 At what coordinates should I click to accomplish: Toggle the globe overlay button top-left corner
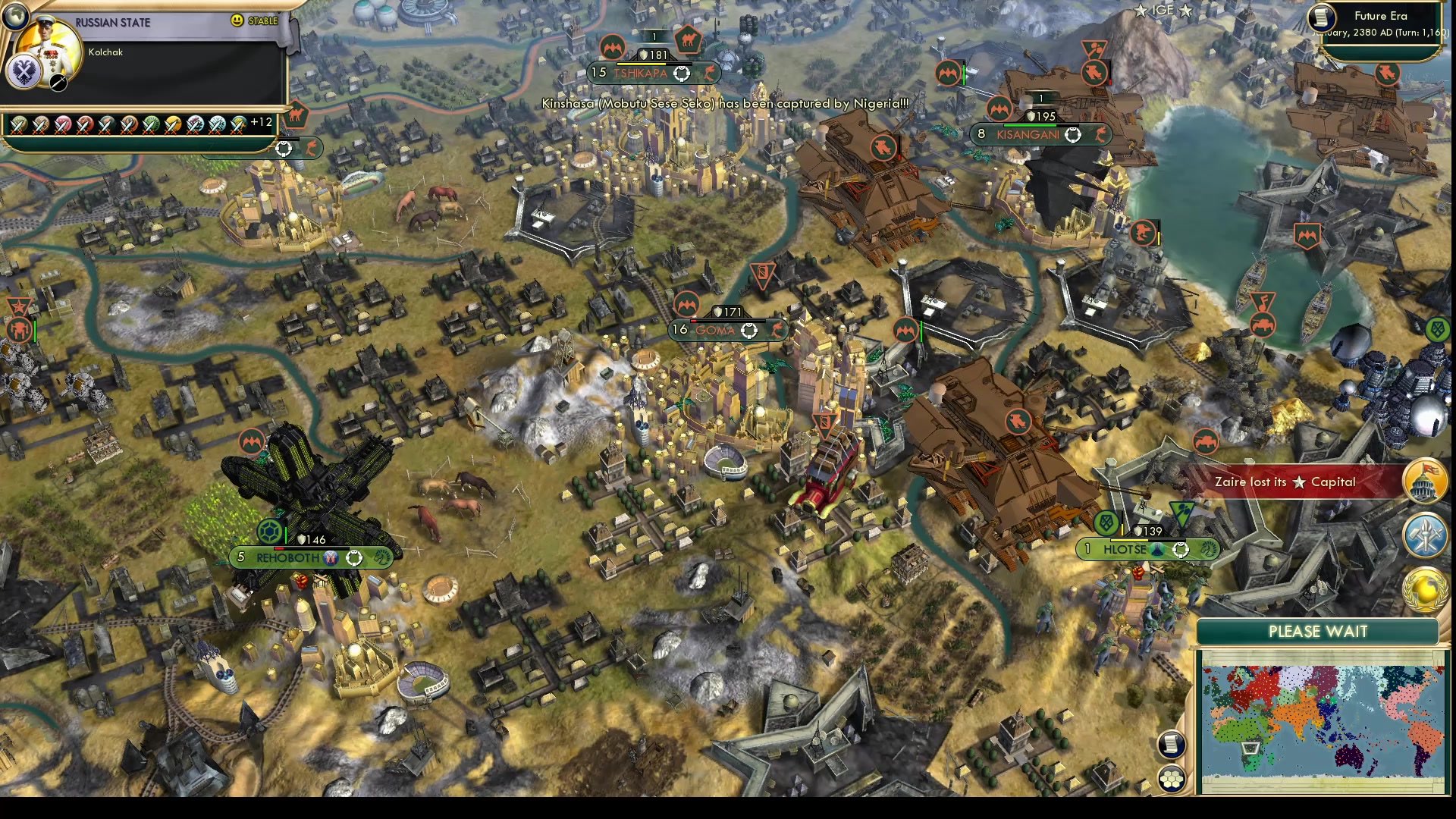(15, 15)
